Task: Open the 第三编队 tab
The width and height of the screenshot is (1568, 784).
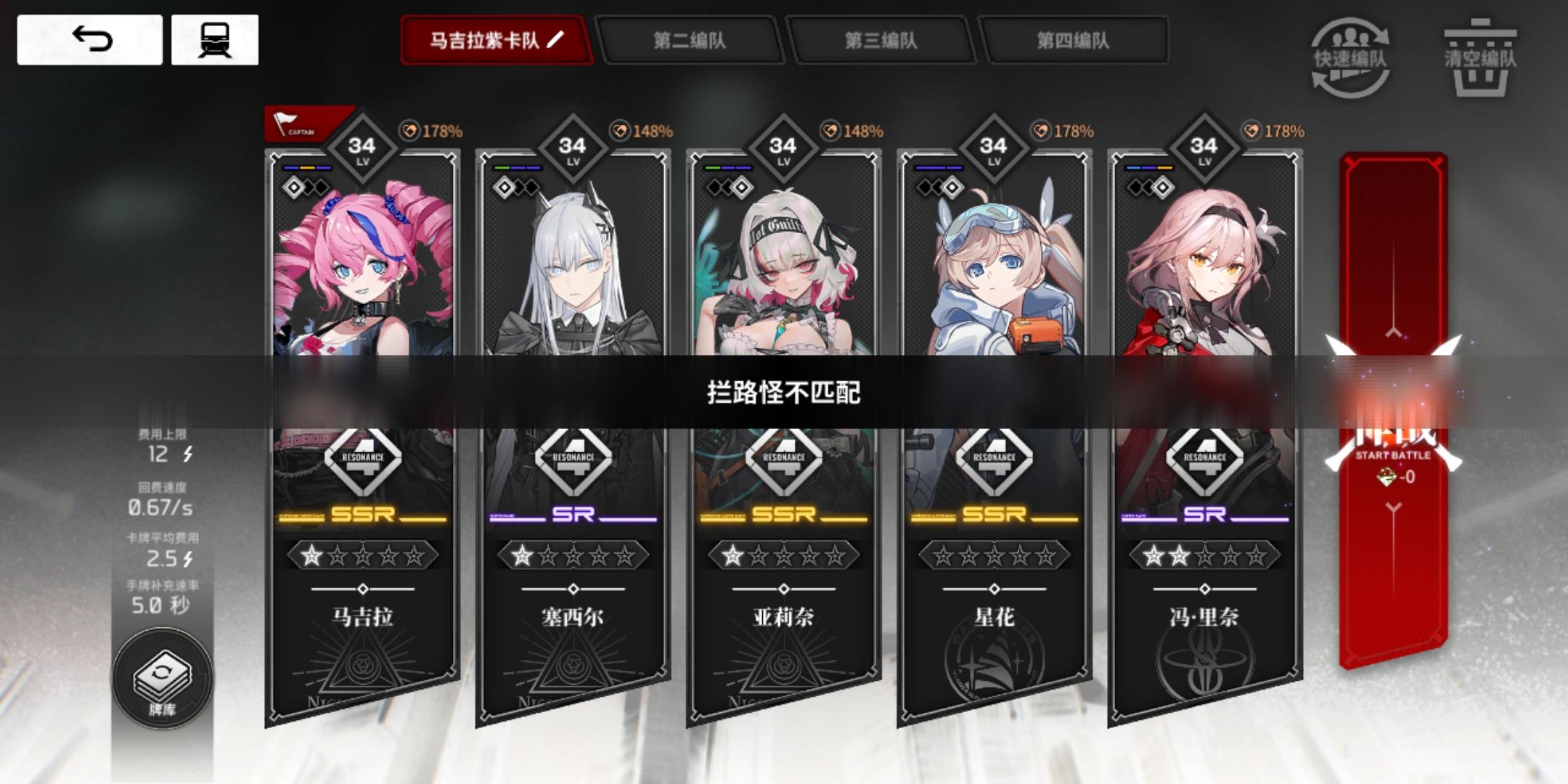Action: 882,41
